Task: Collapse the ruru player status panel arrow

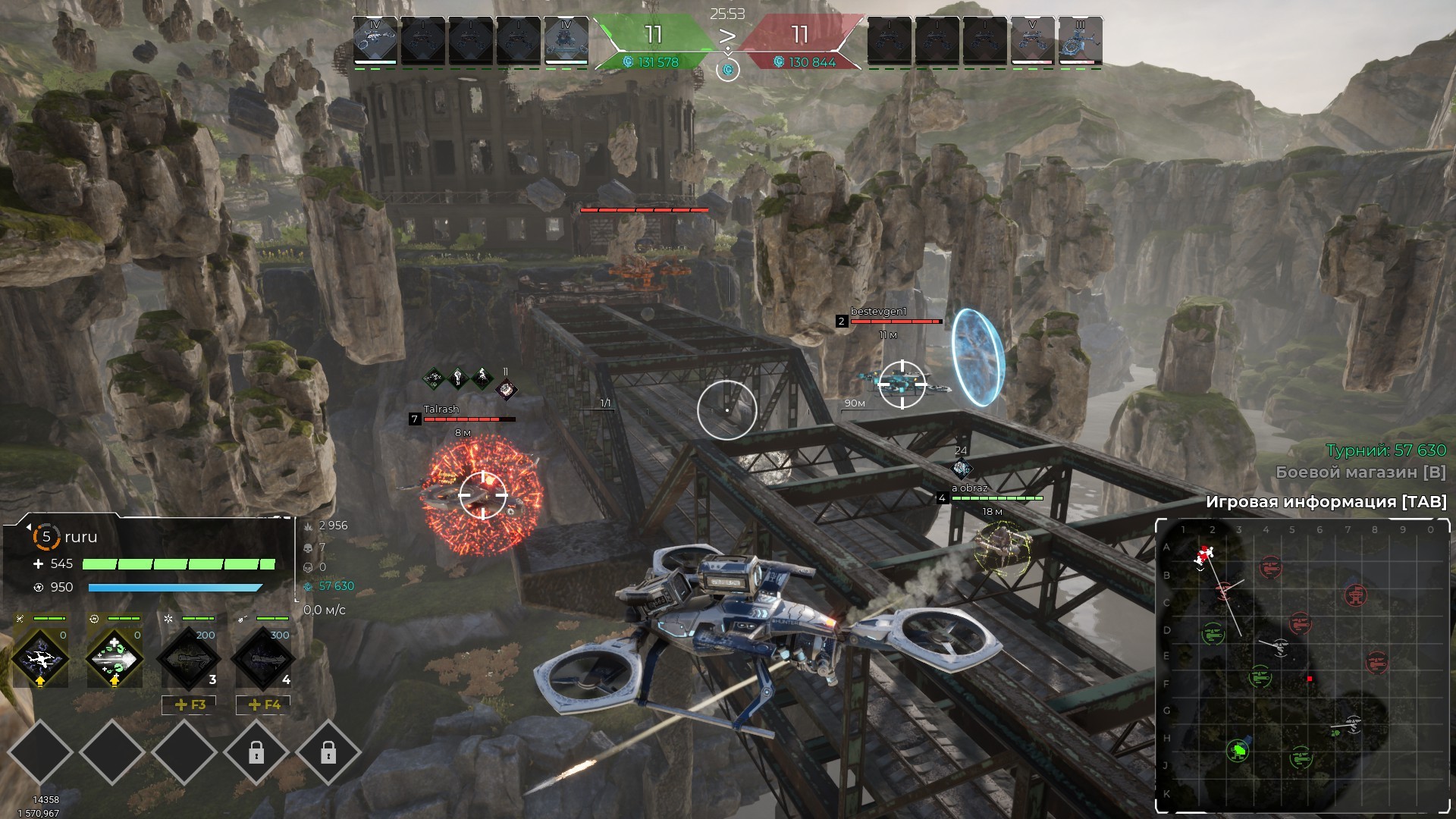Action: point(28,526)
